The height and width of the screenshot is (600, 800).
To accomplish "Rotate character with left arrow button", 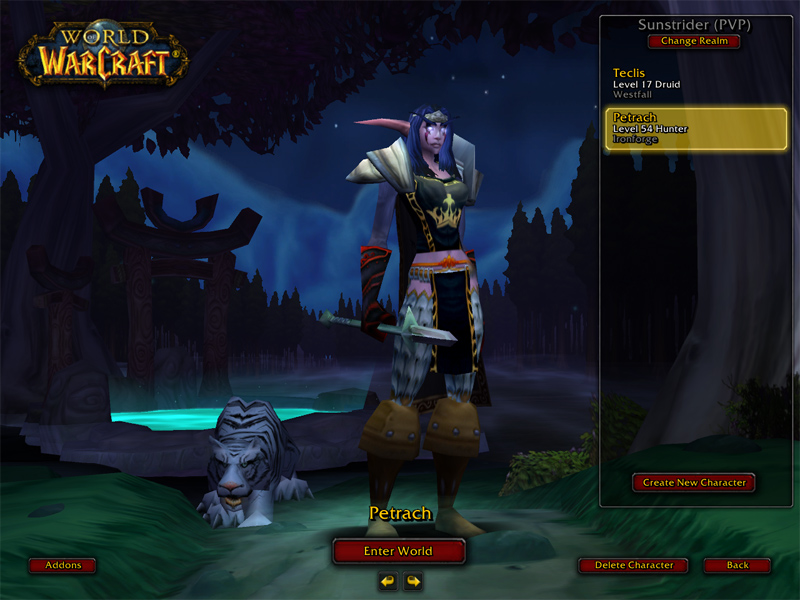I will click(387, 581).
